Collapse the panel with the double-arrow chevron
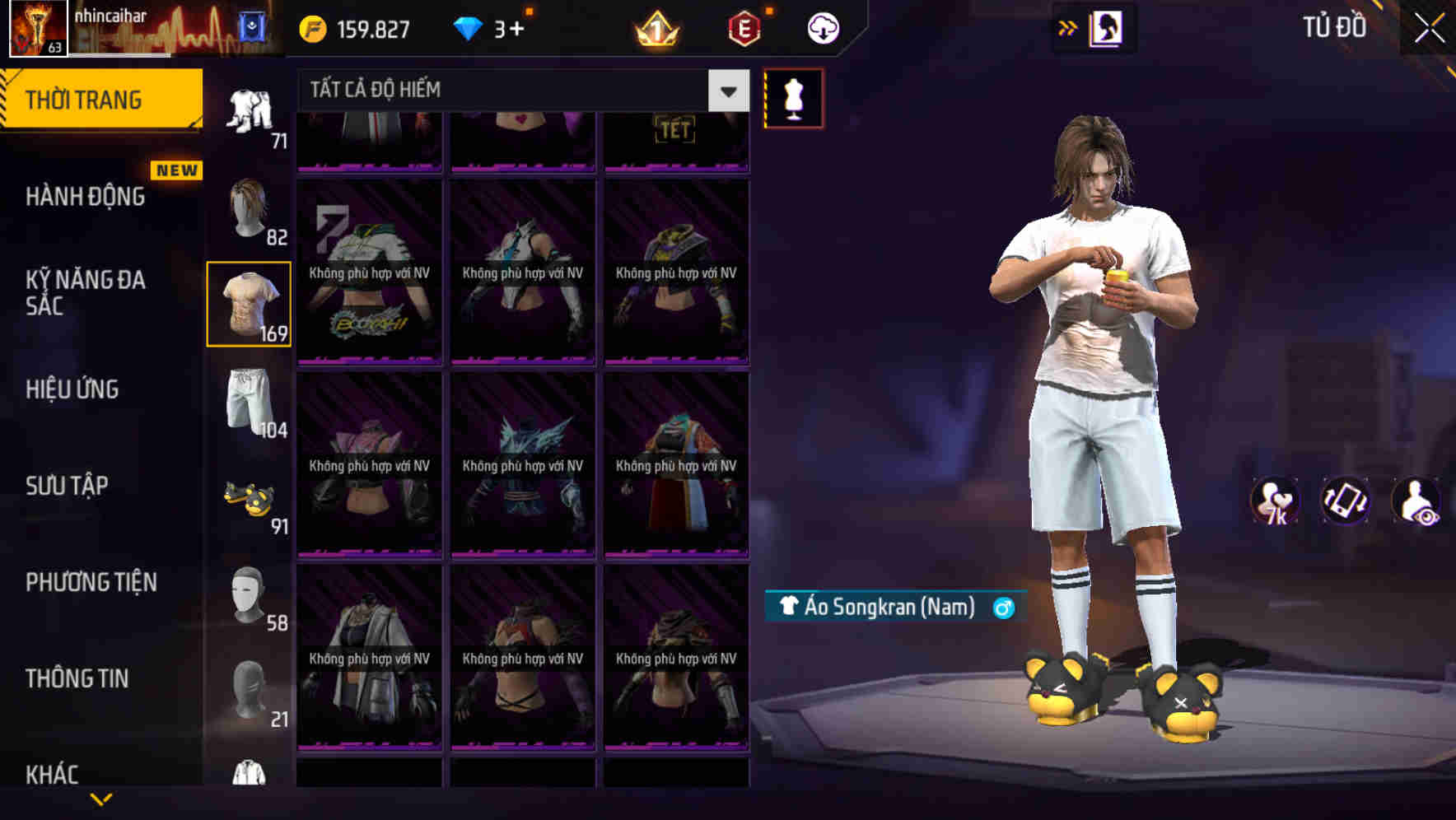This screenshot has height=820, width=1456. click(1067, 27)
